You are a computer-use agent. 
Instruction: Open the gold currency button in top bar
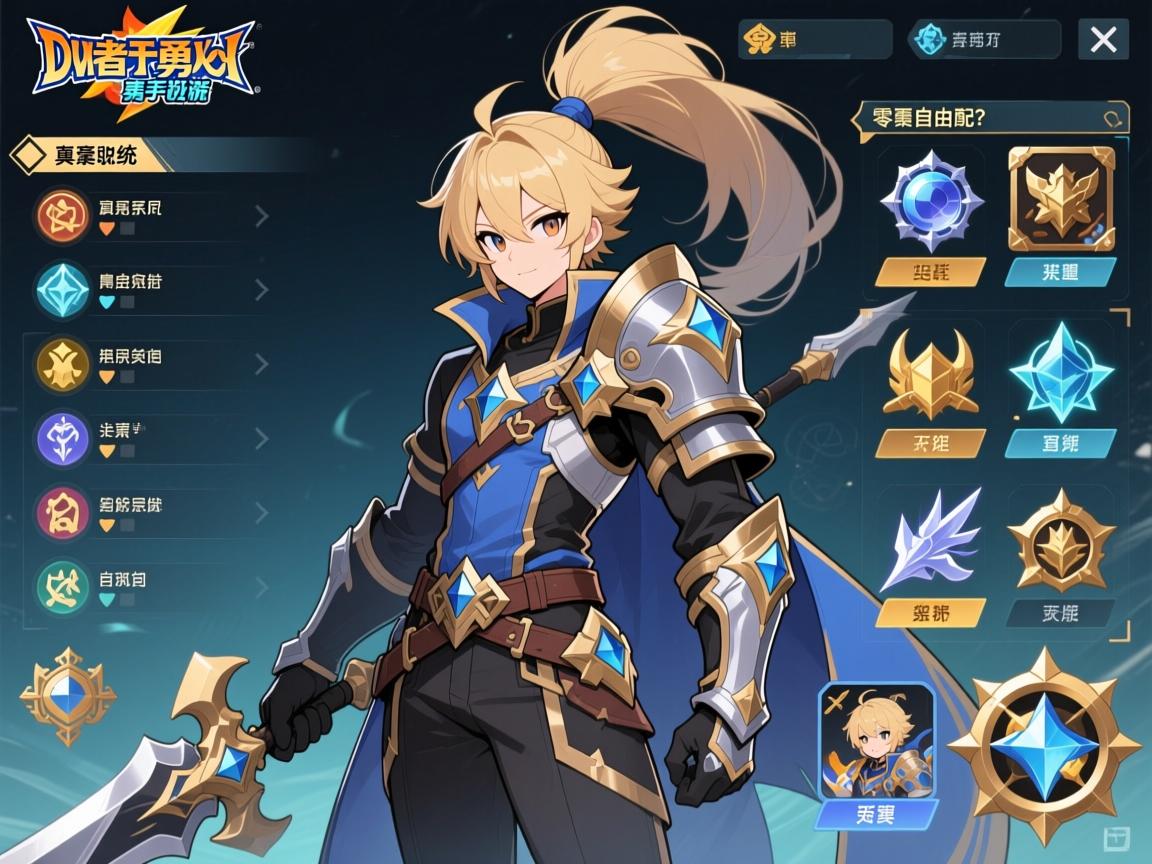[x=813, y=40]
